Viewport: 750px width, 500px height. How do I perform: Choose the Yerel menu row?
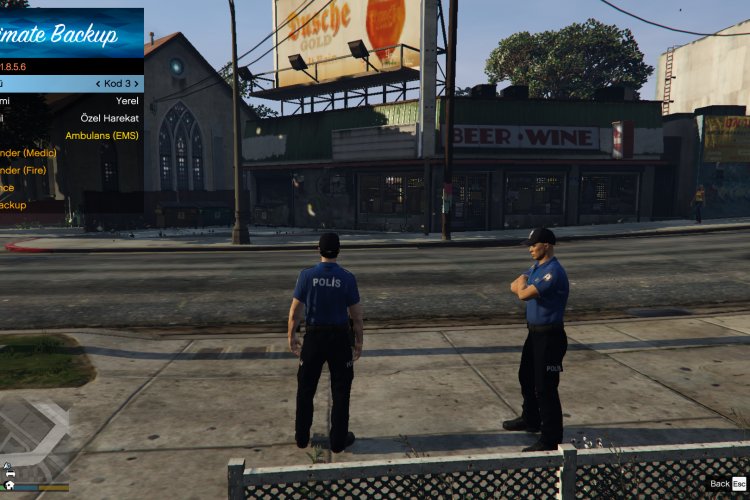click(70, 101)
